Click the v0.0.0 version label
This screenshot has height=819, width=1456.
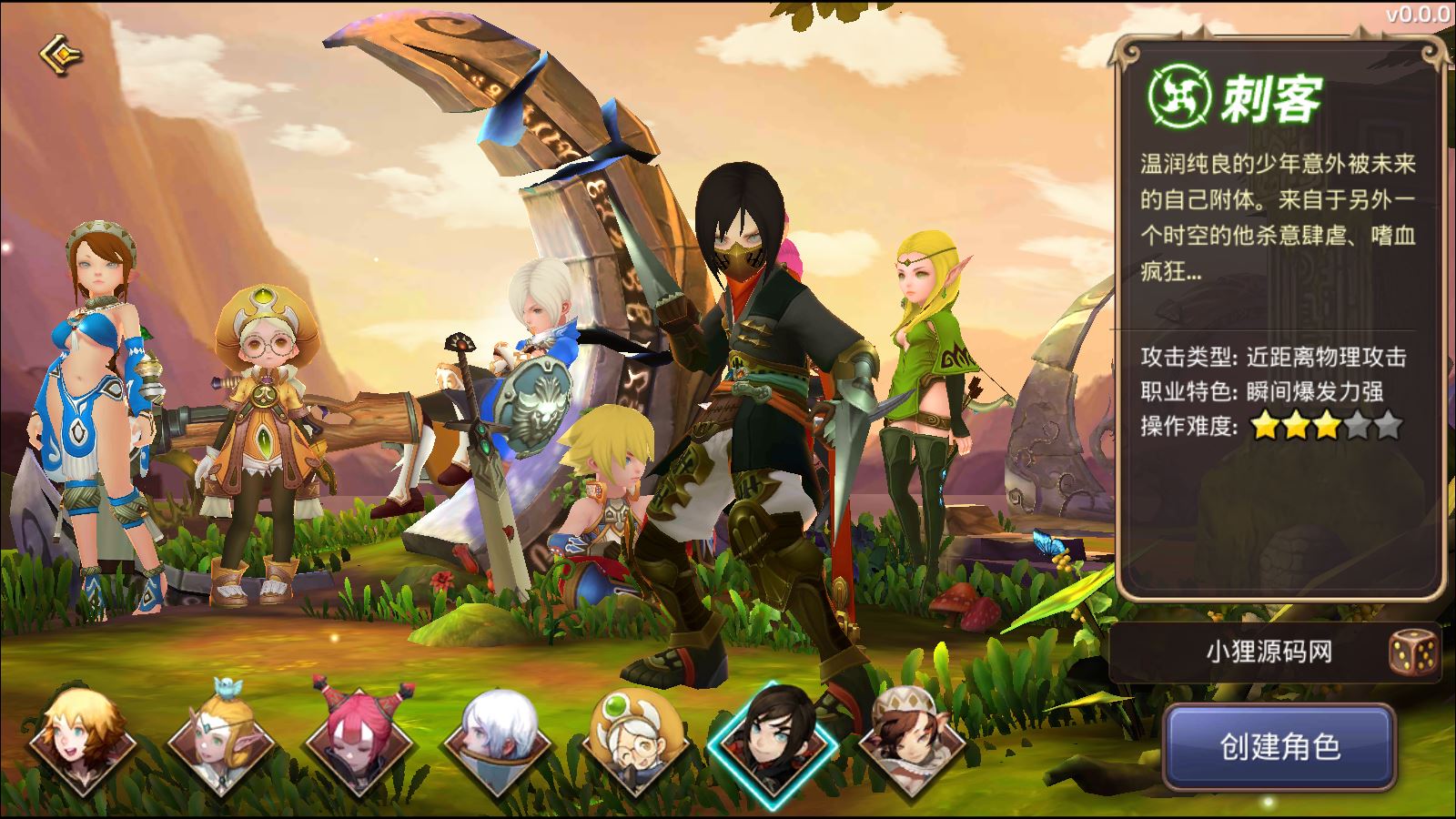coord(1420,15)
